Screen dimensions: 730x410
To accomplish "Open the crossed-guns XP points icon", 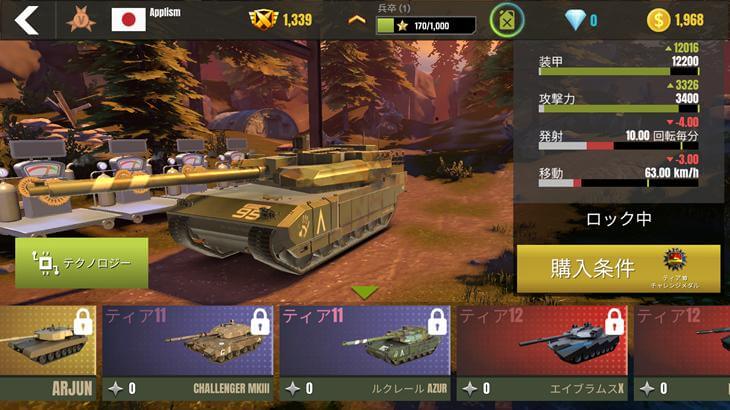I will click(x=262, y=20).
